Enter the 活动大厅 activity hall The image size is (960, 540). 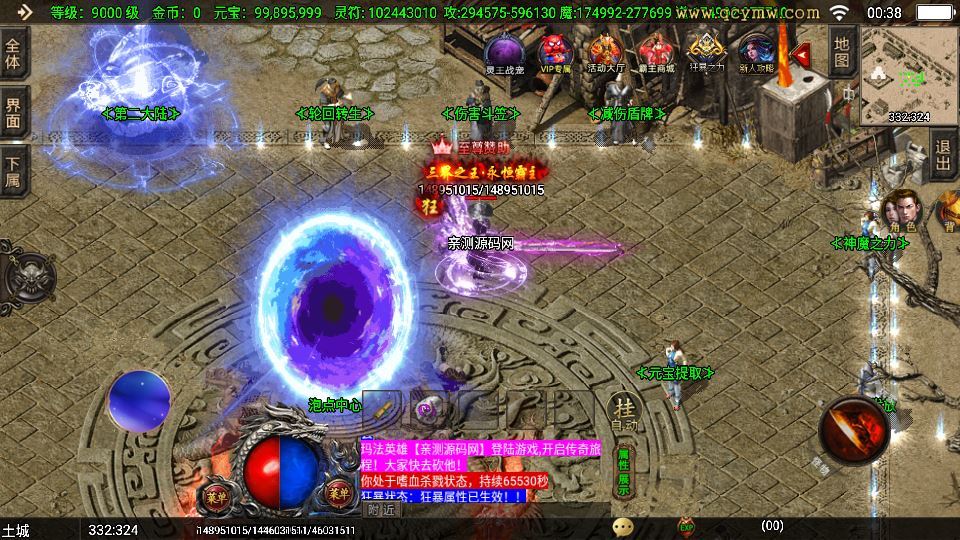coord(606,51)
